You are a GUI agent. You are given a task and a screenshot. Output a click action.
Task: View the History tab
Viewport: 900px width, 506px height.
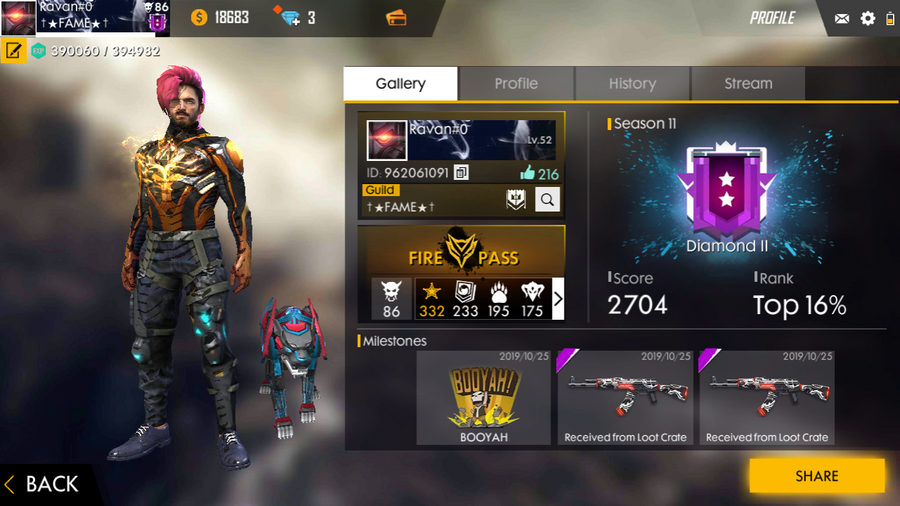click(x=632, y=84)
